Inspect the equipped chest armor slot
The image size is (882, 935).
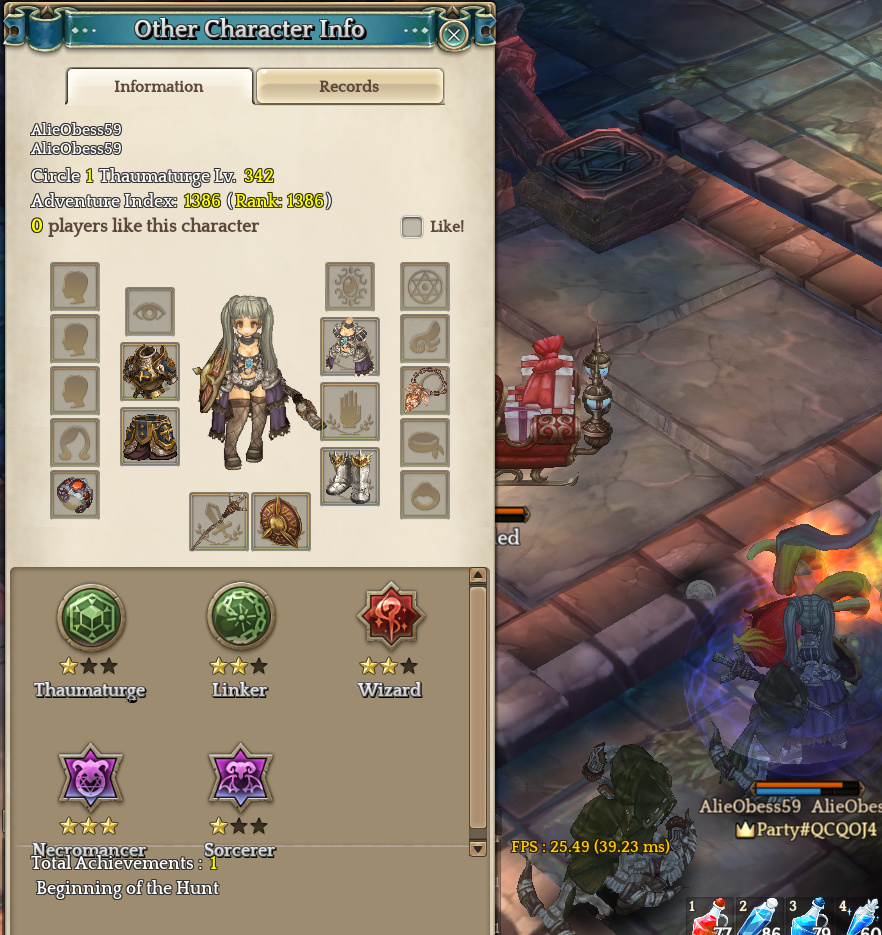tap(150, 372)
